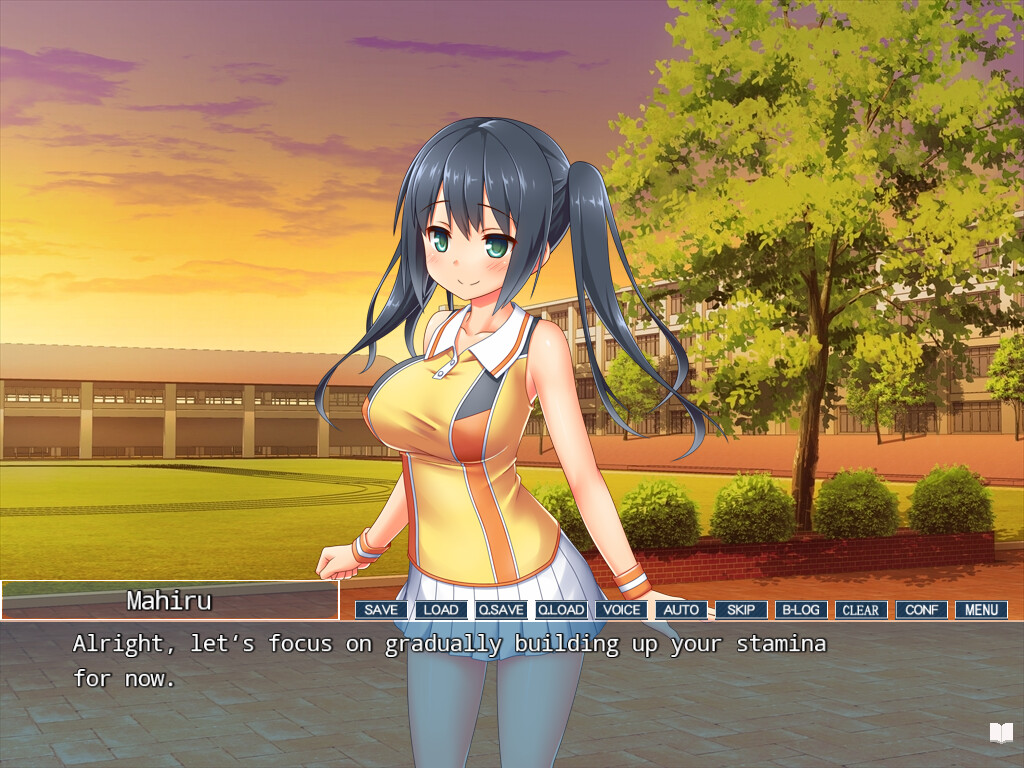Viewport: 1024px width, 768px height.
Task: Open the MENU
Action: (981, 610)
